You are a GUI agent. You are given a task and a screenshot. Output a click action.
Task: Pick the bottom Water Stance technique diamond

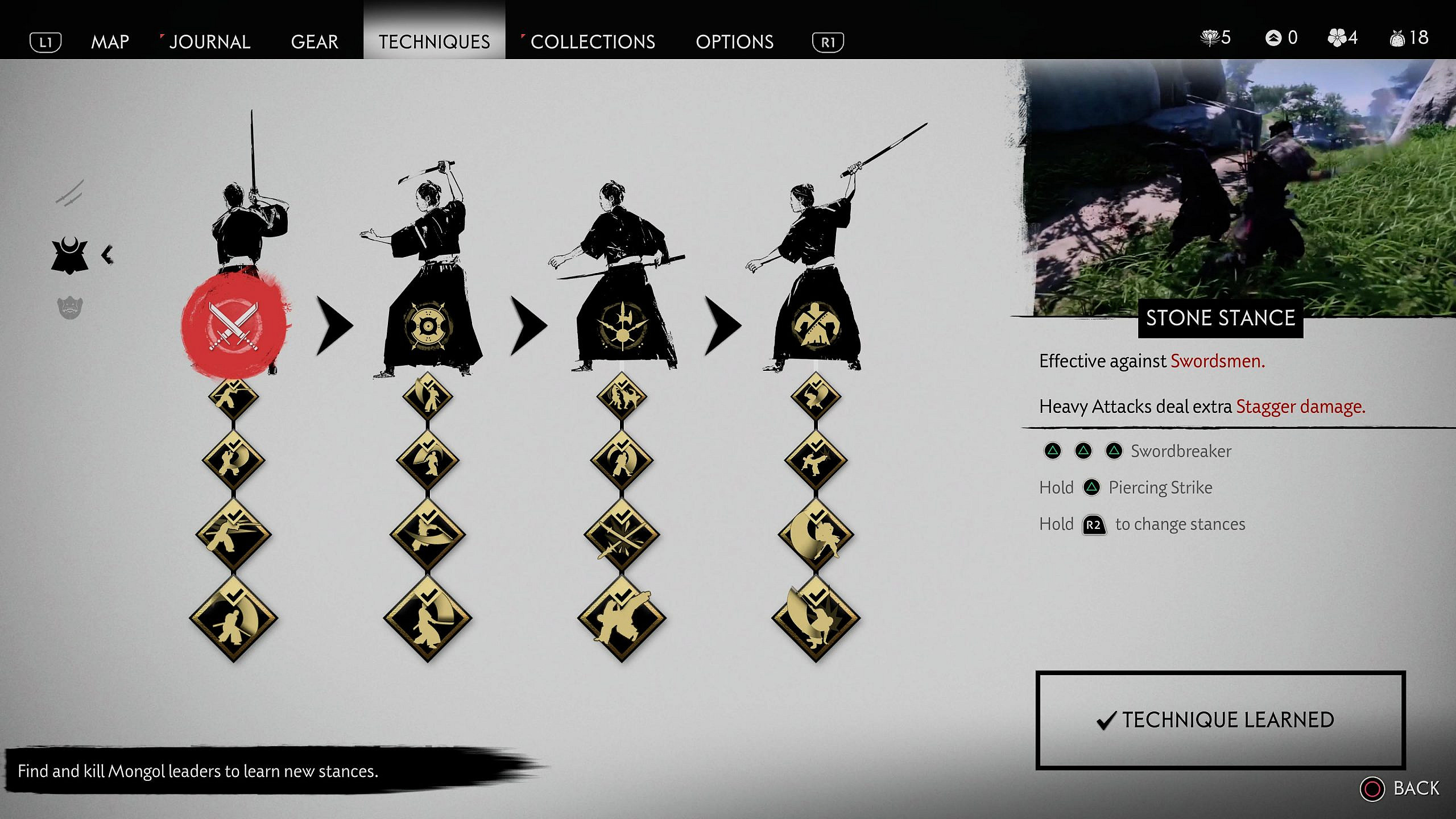pos(428,619)
